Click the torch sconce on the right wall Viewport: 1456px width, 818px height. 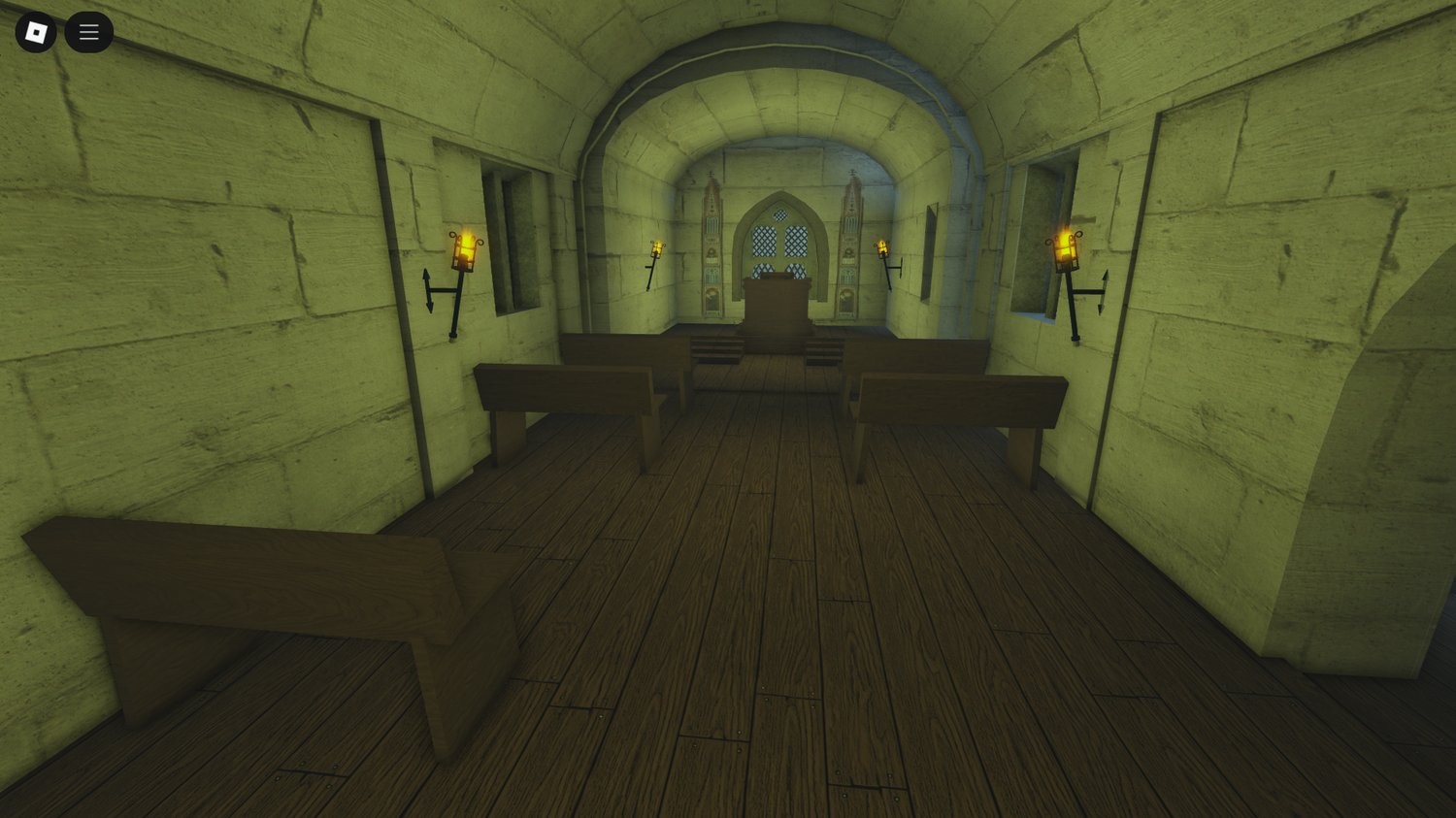coord(1066,252)
